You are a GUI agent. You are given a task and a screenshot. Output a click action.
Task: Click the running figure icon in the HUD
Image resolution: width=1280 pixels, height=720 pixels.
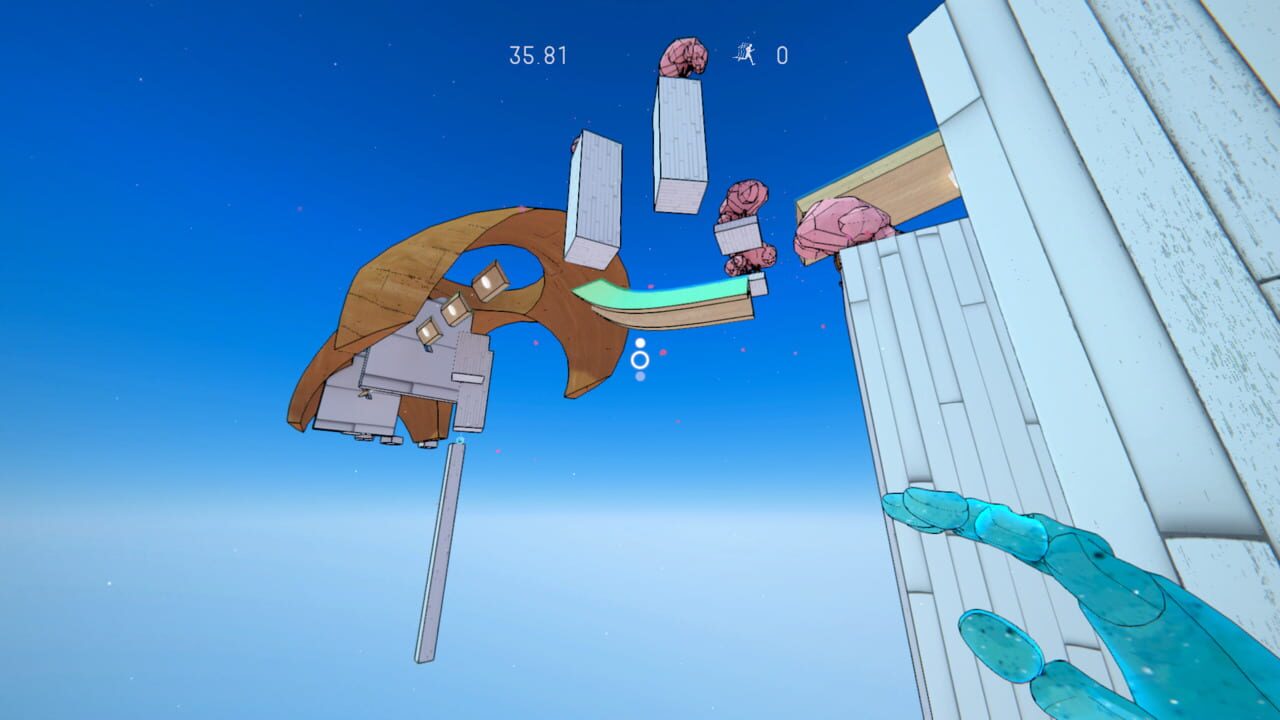pyautogui.click(x=742, y=55)
